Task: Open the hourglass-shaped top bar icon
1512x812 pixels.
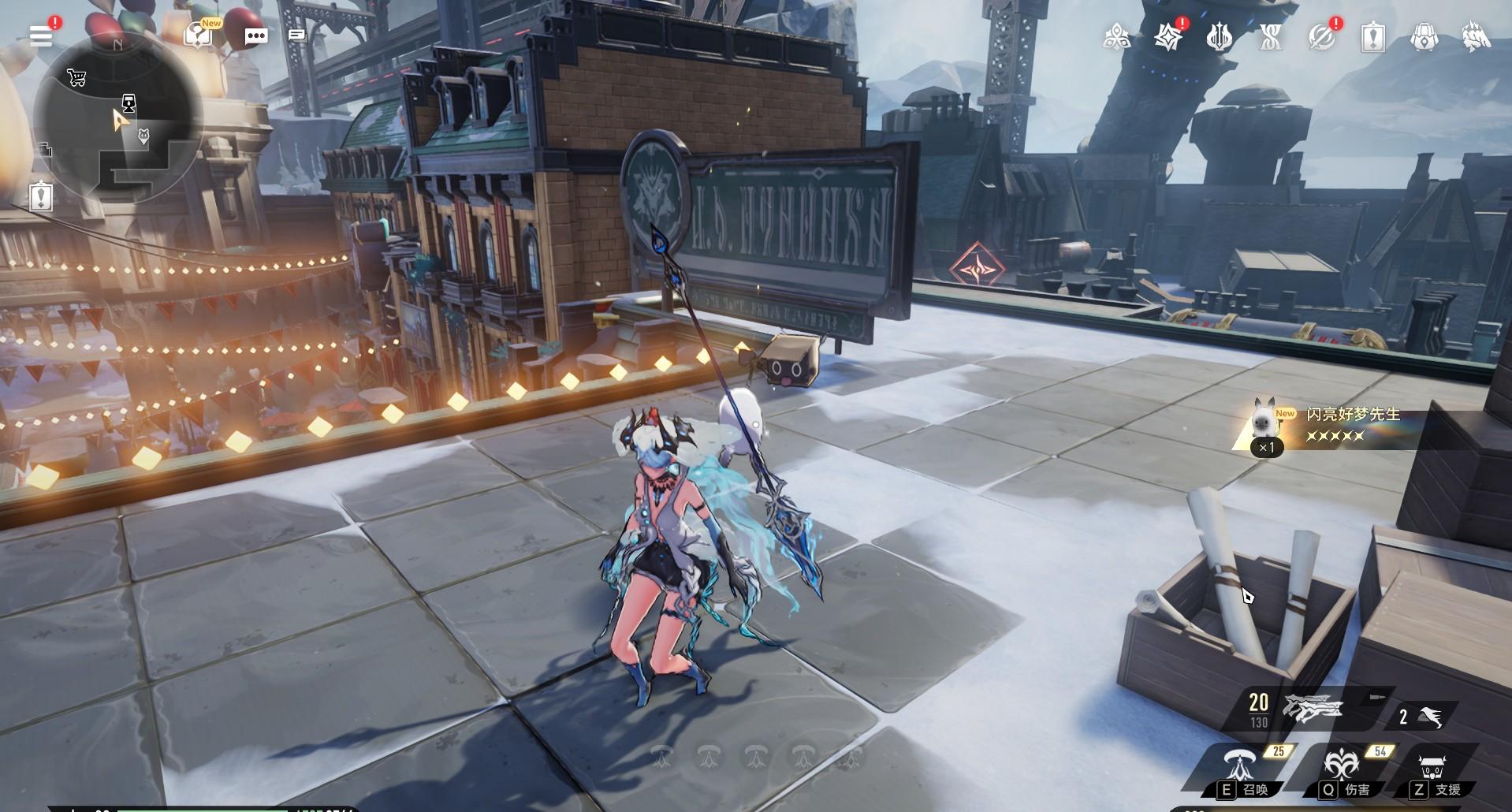Action: tap(1270, 37)
